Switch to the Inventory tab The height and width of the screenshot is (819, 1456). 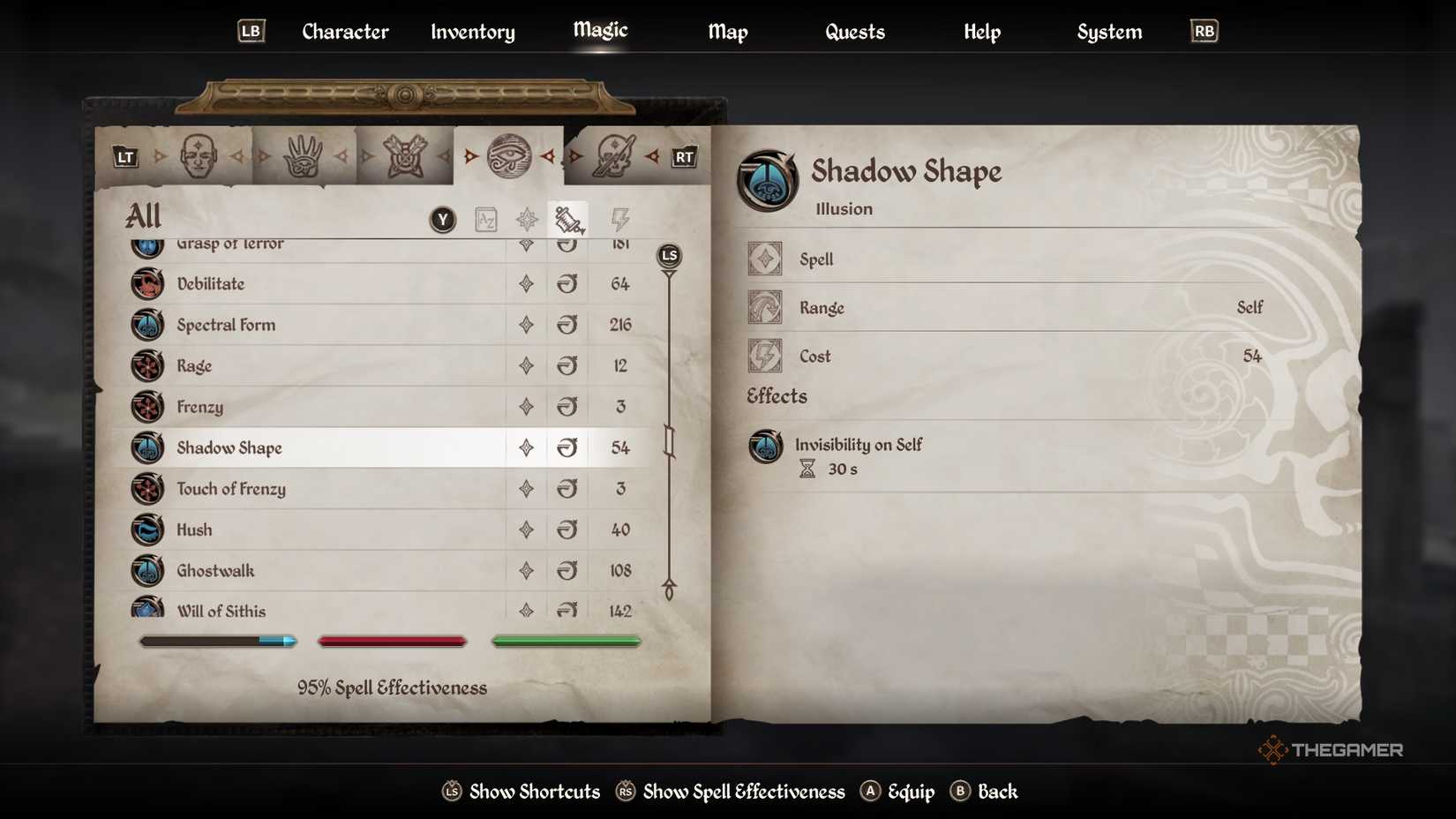point(471,32)
